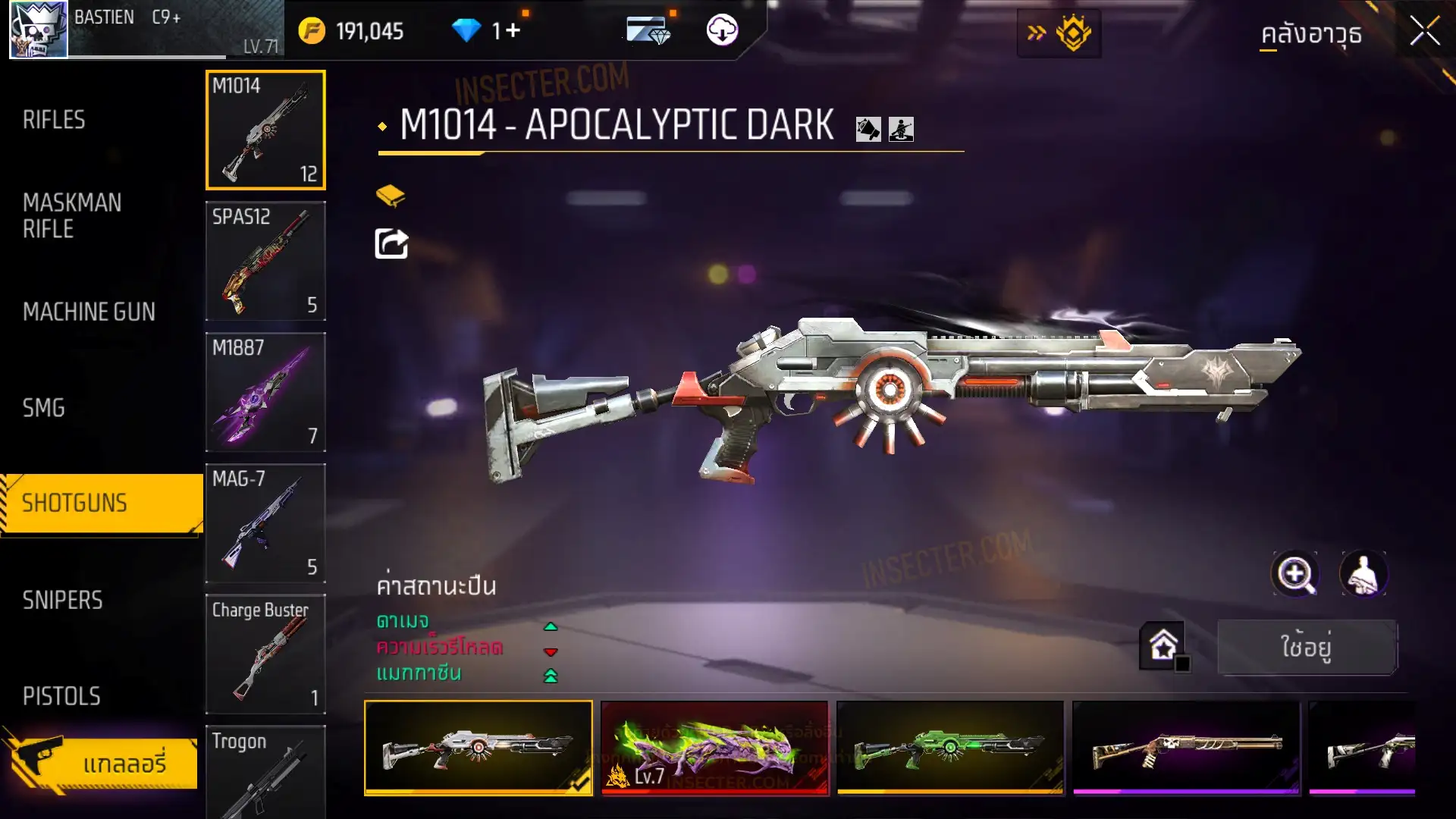Select the MAG-7 shotgun tile
Image resolution: width=1456 pixels, height=819 pixels.
point(265,523)
